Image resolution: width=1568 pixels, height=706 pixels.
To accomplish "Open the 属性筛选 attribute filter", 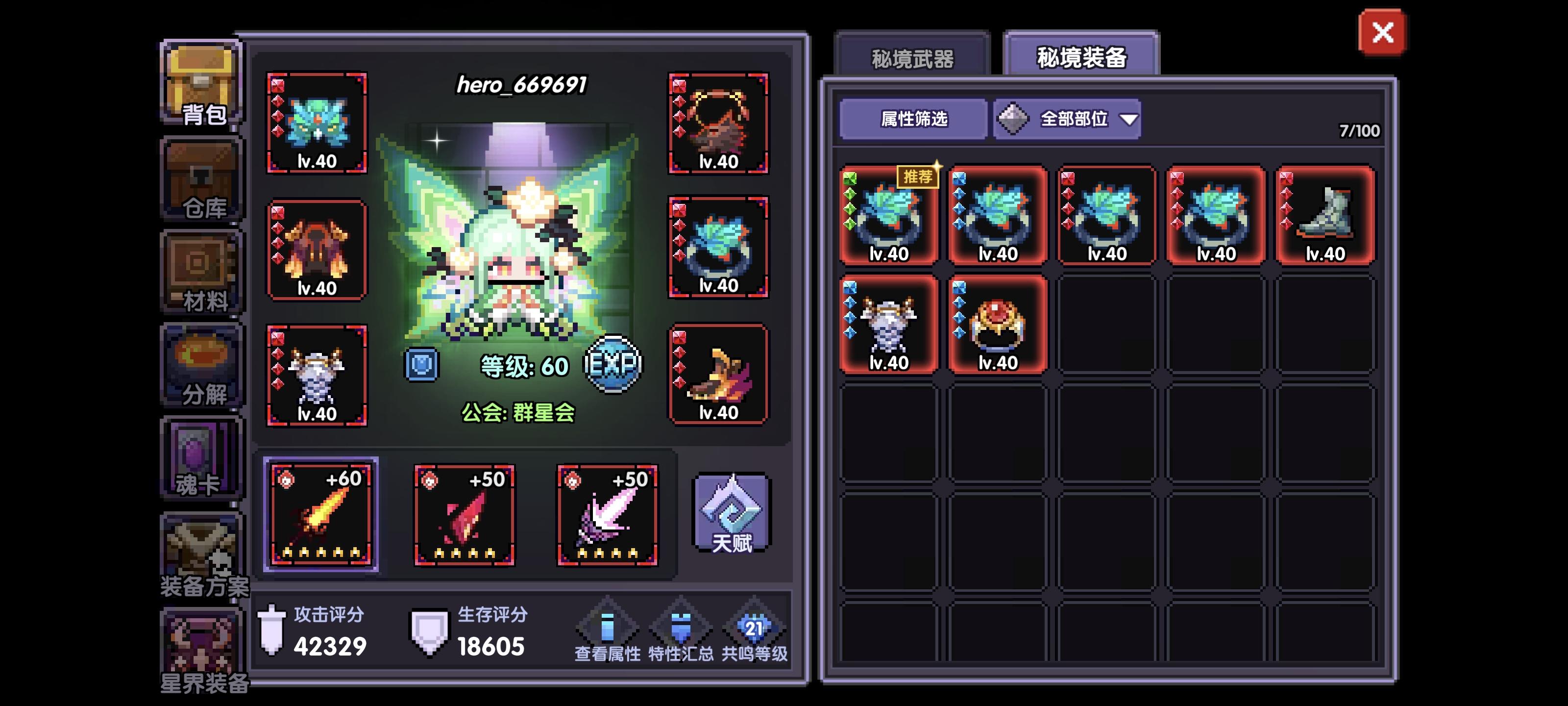I will click(911, 120).
